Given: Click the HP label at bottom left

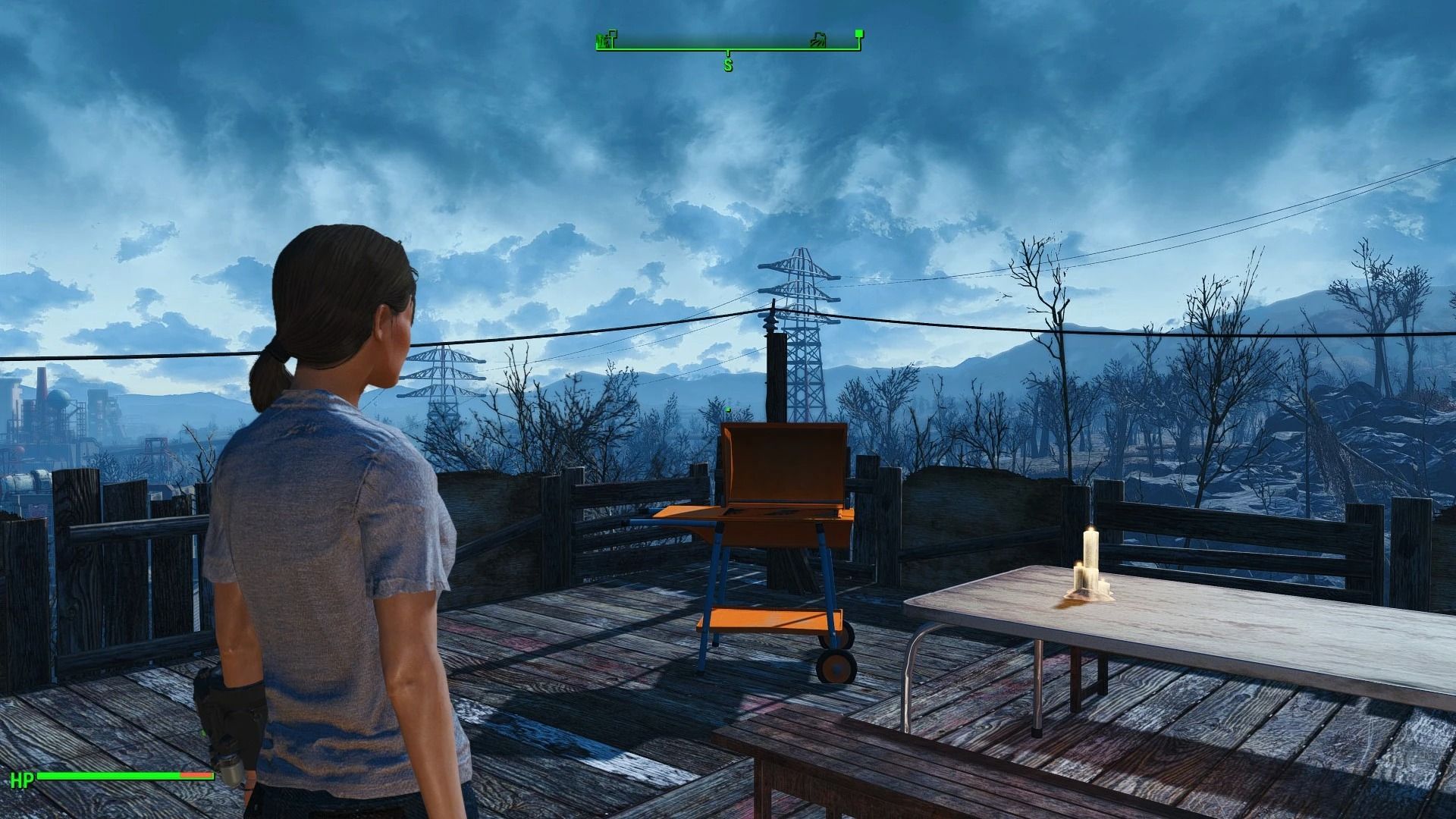Looking at the screenshot, I should pyautogui.click(x=25, y=777).
